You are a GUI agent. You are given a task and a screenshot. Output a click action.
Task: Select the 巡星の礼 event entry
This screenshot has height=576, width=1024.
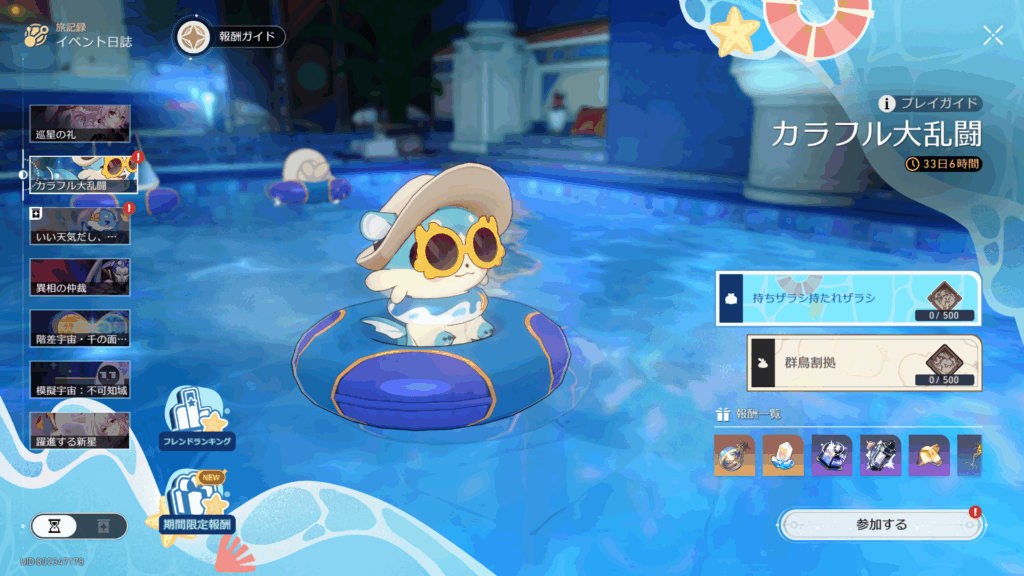click(80, 123)
